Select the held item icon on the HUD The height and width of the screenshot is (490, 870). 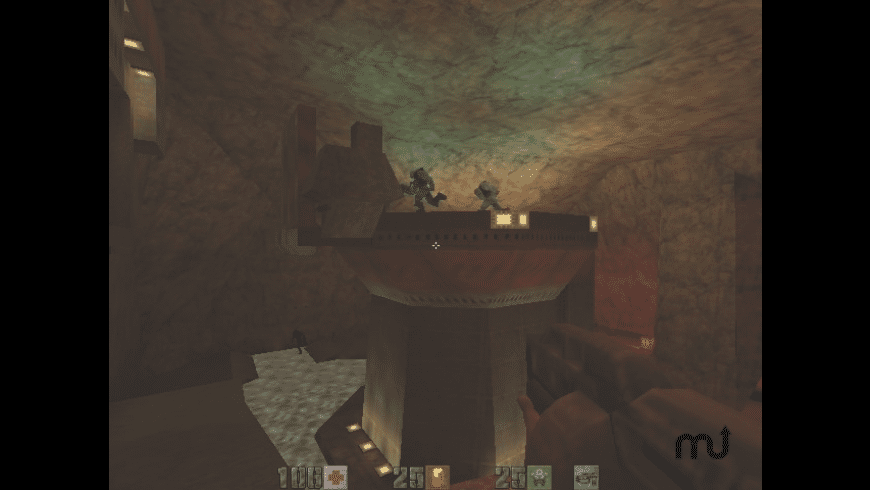click(585, 477)
